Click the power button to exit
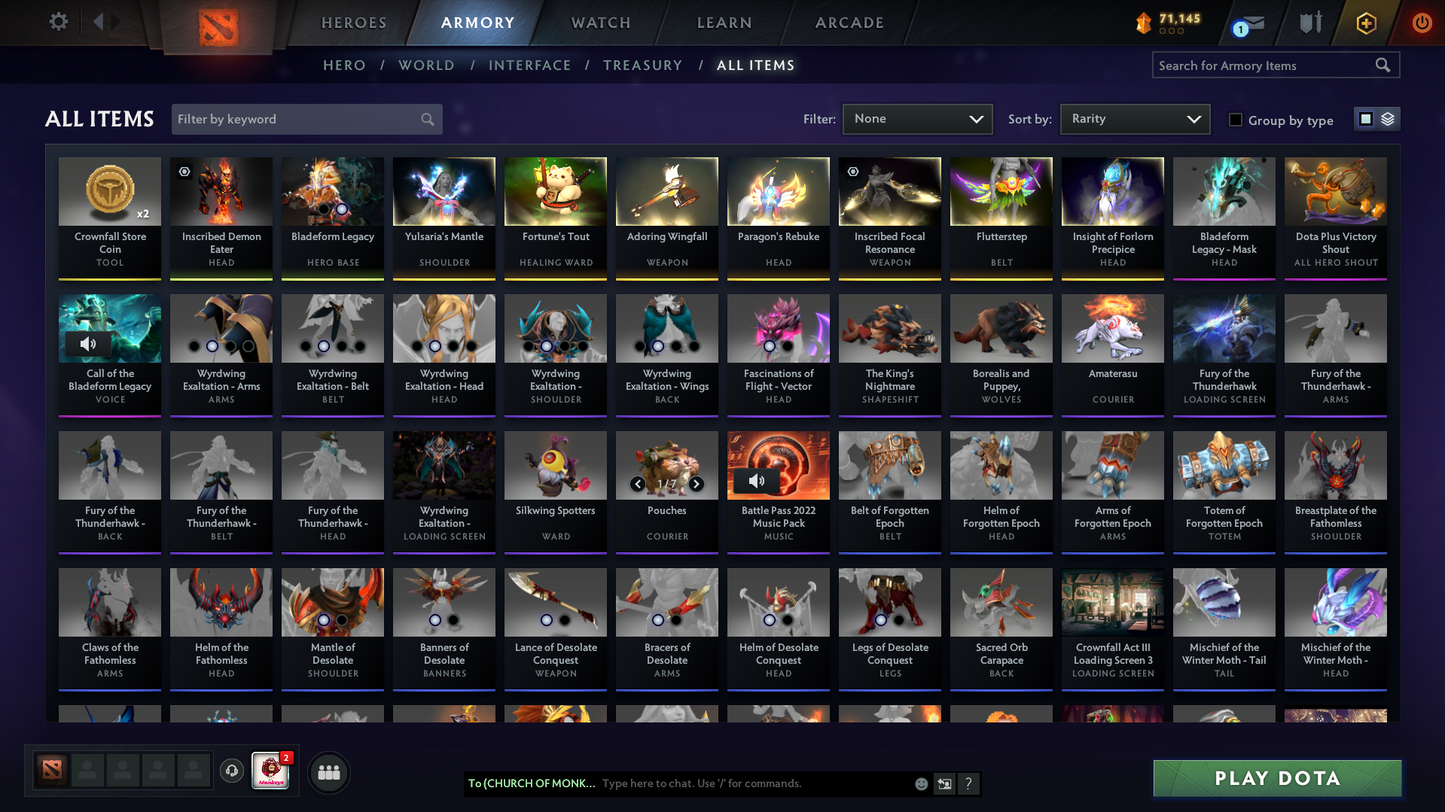 [x=1421, y=22]
